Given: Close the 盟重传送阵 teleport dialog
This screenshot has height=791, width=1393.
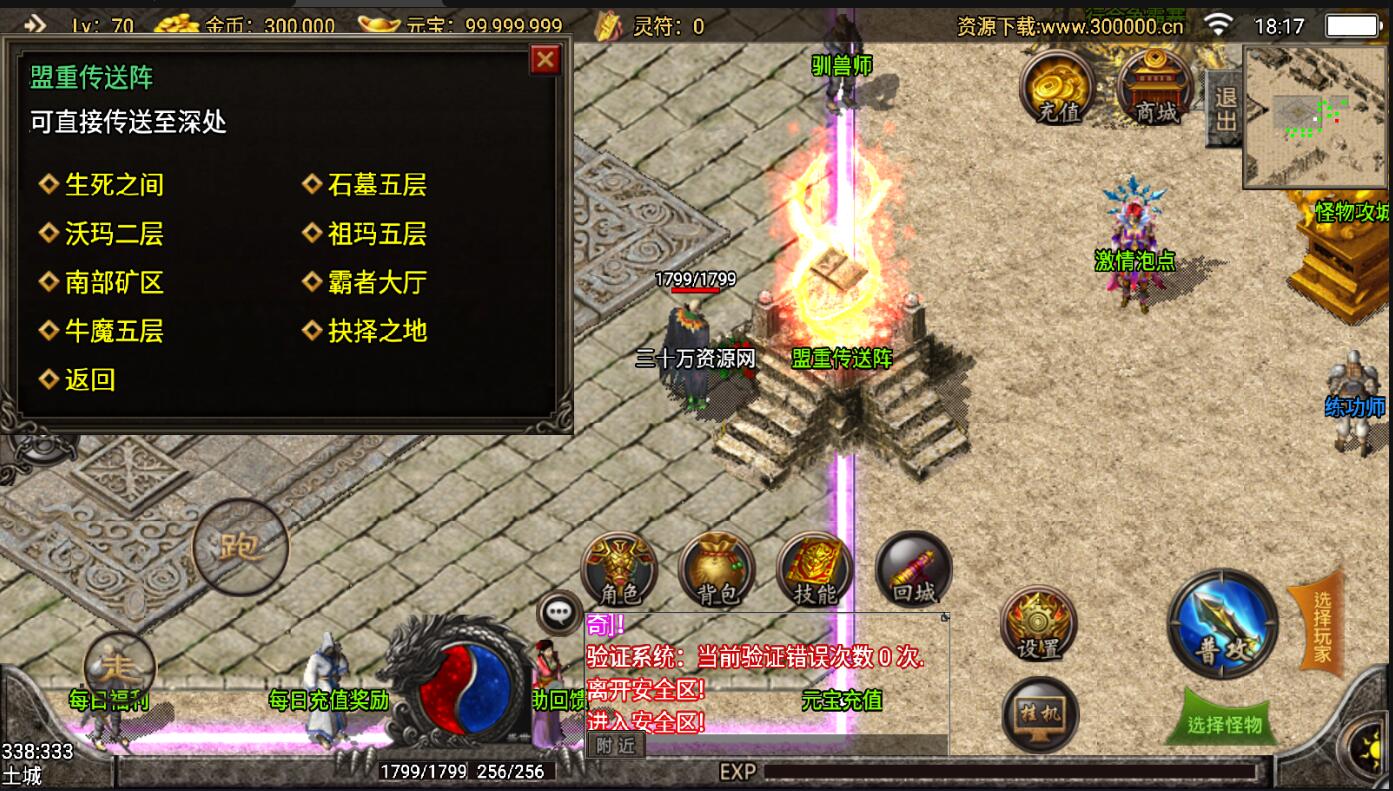Looking at the screenshot, I should pos(545,61).
